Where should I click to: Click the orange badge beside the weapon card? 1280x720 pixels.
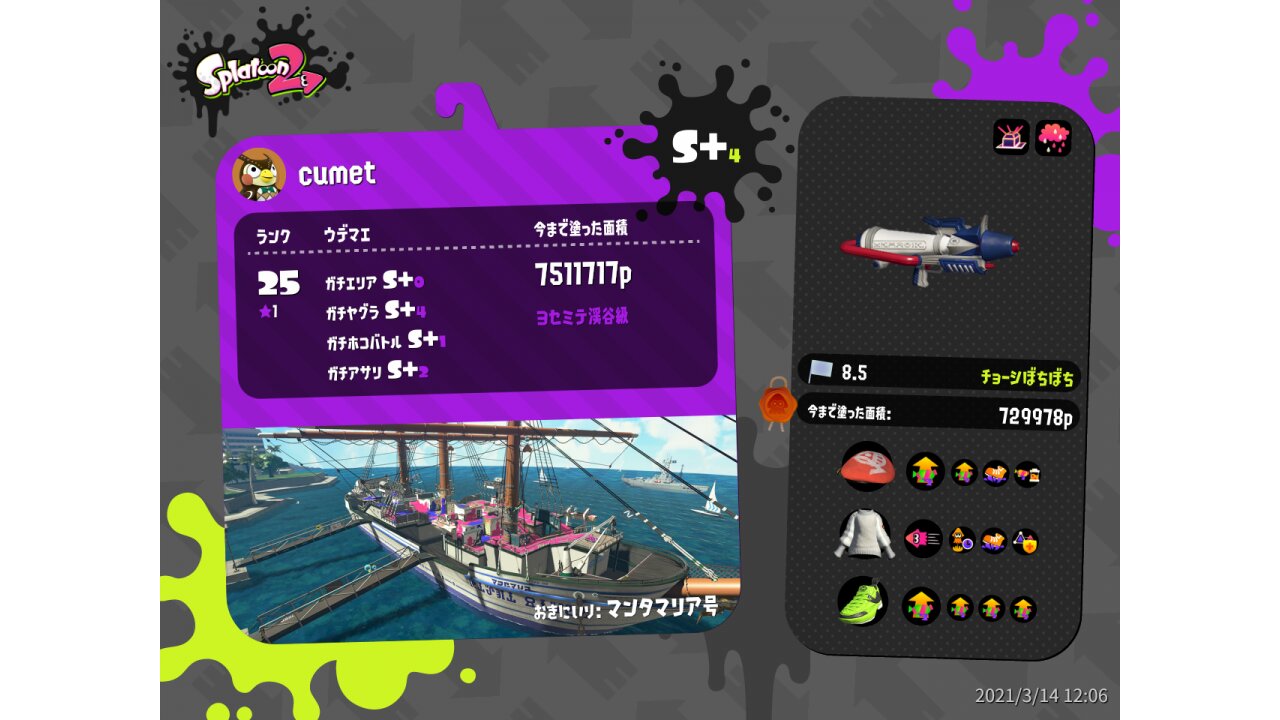777,403
